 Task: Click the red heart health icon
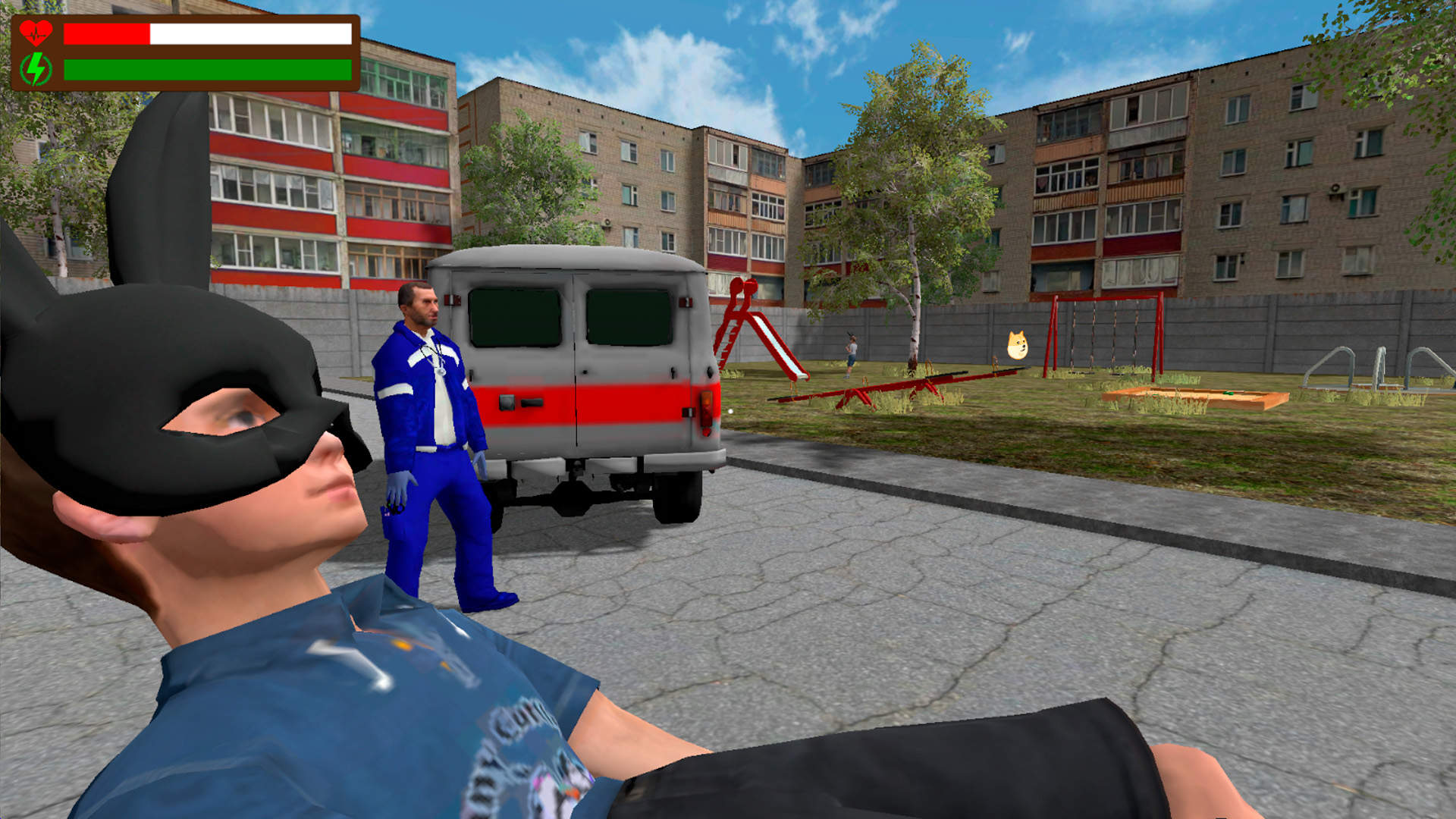[36, 32]
